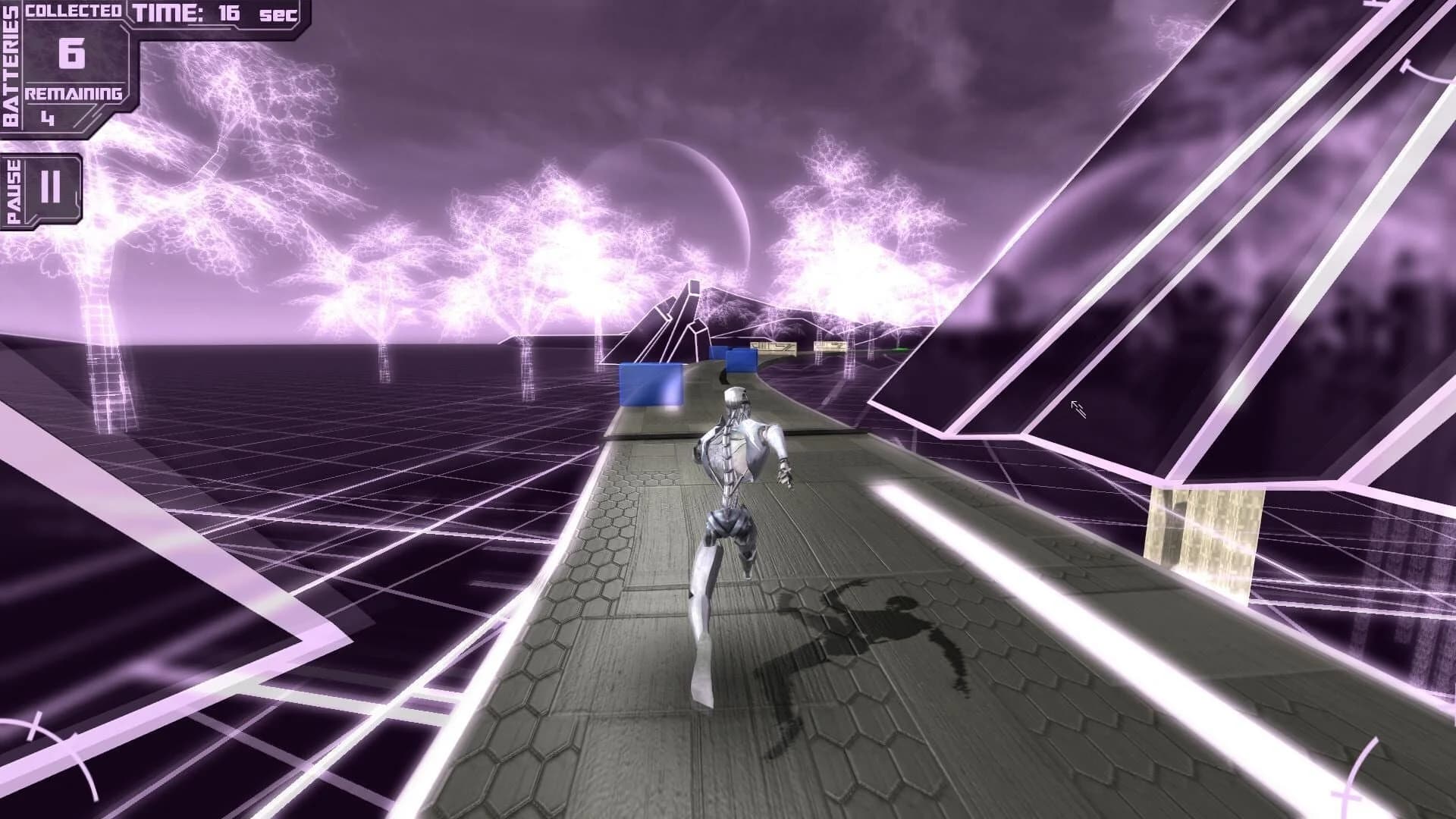Select the TIME header label

(167, 11)
